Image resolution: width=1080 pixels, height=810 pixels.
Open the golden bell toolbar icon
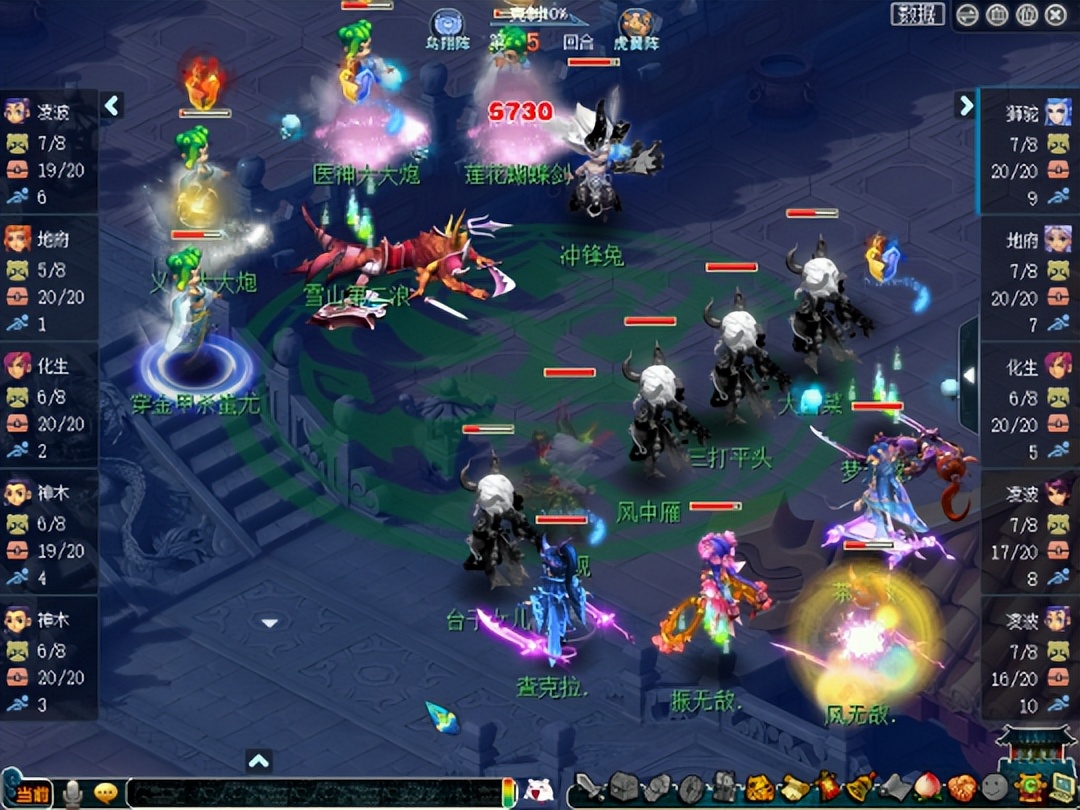(859, 788)
